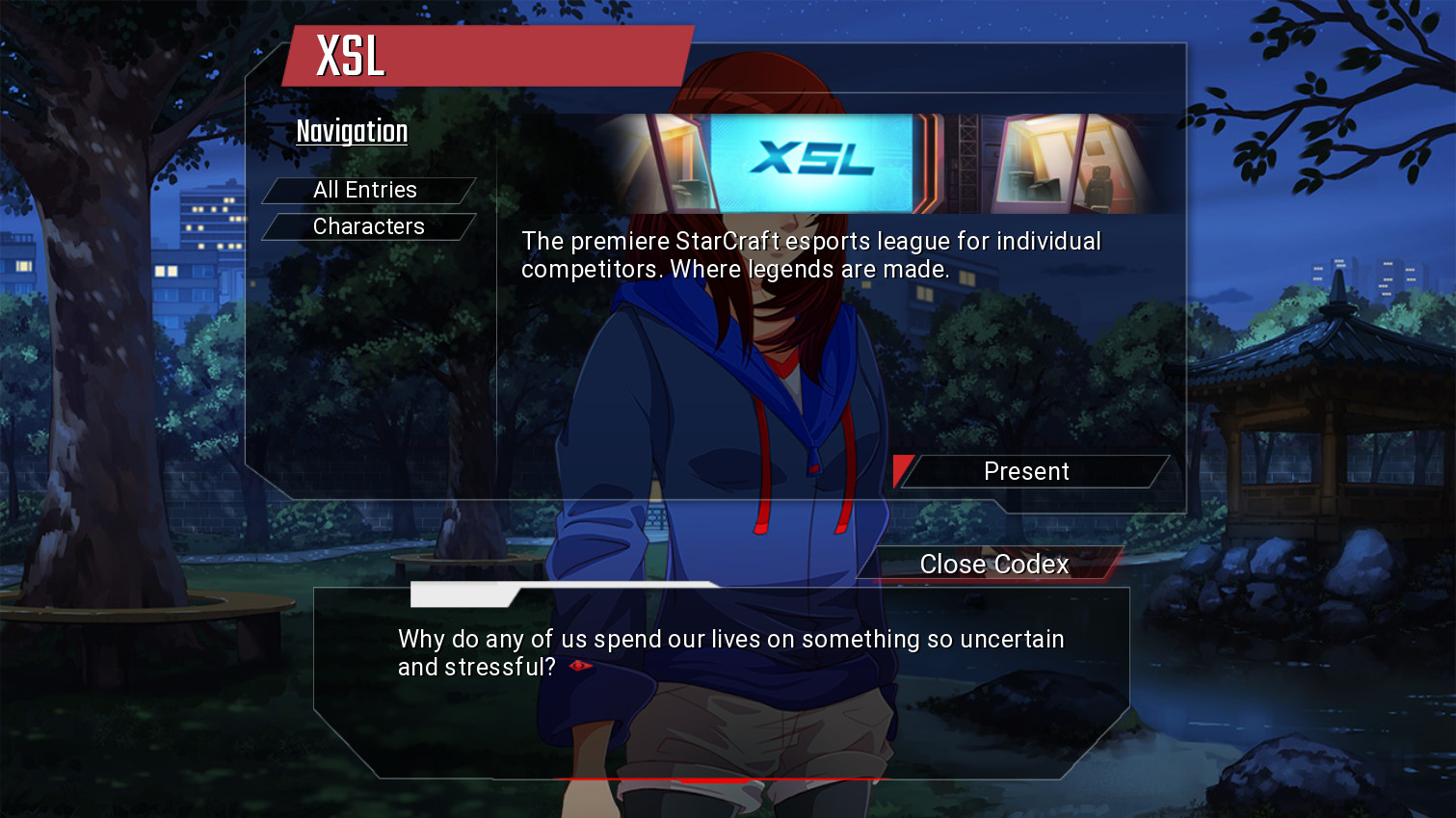Screen dimensions: 1456x818
Task: Click the Navigation header label
Action: [351, 131]
